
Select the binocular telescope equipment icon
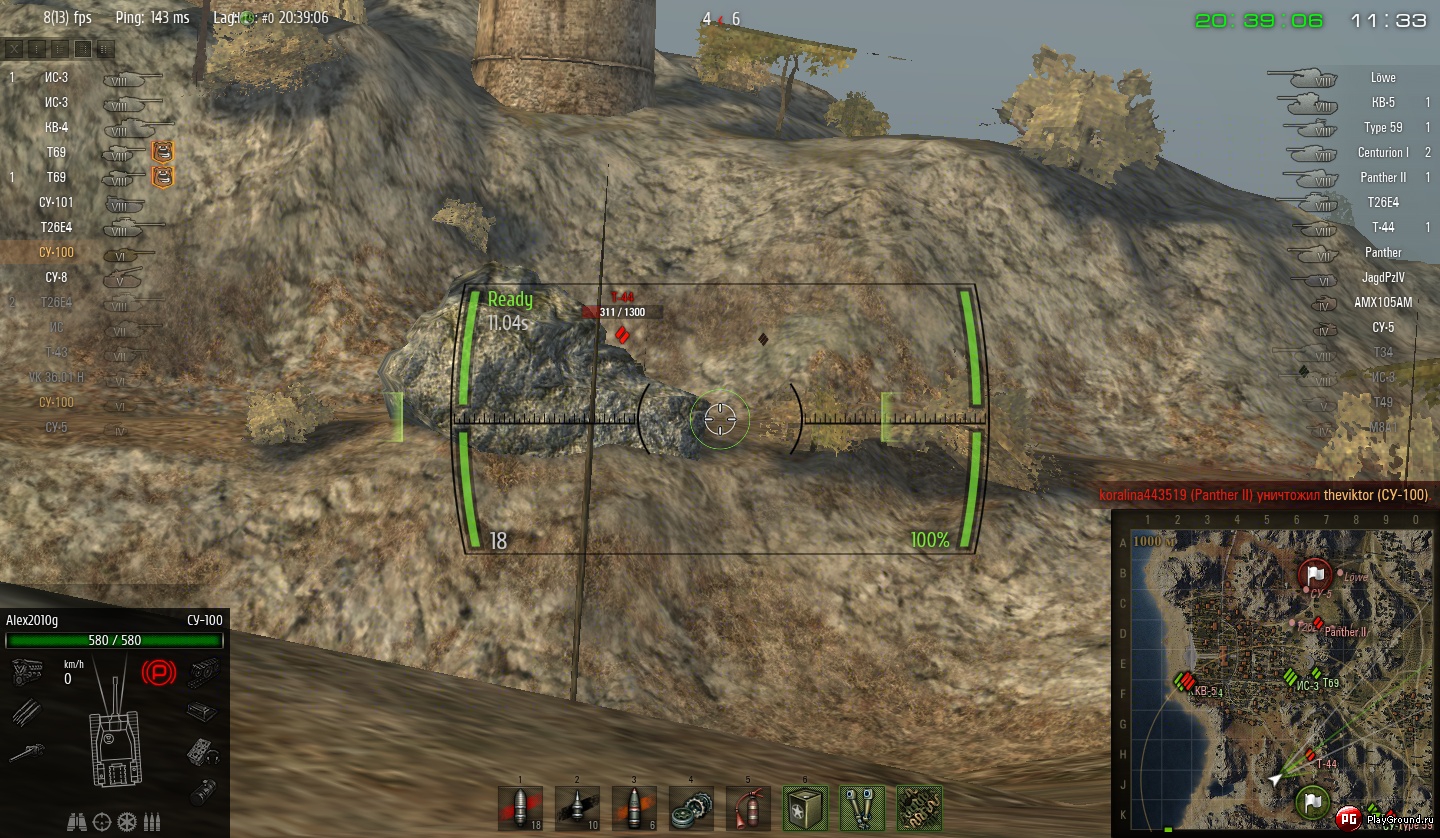[x=862, y=808]
